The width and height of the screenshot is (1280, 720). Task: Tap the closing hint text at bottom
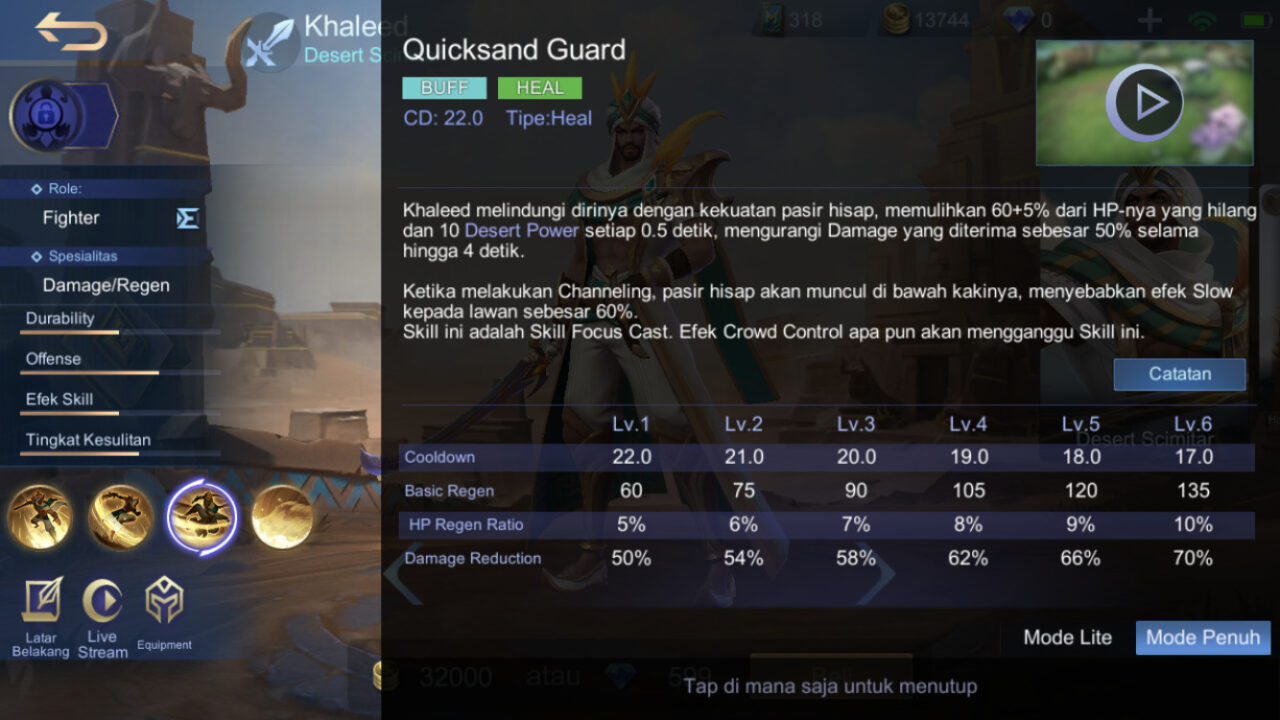coord(829,686)
